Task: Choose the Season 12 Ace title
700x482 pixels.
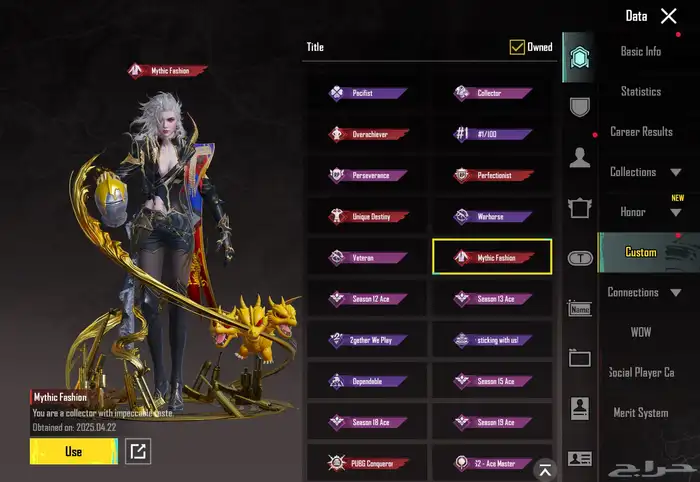Action: (367, 298)
